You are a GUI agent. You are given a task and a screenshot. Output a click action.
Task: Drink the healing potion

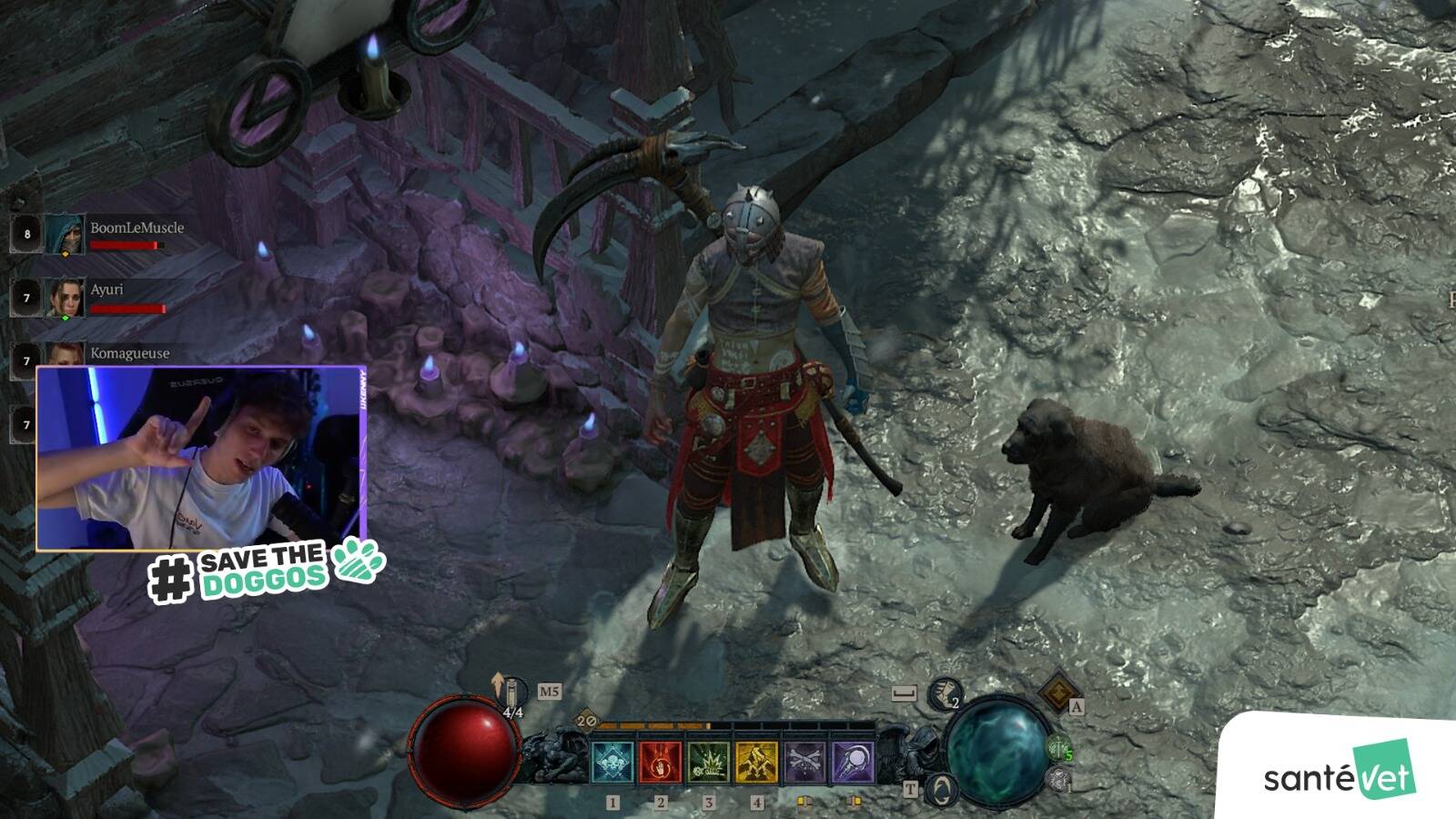coord(513,693)
